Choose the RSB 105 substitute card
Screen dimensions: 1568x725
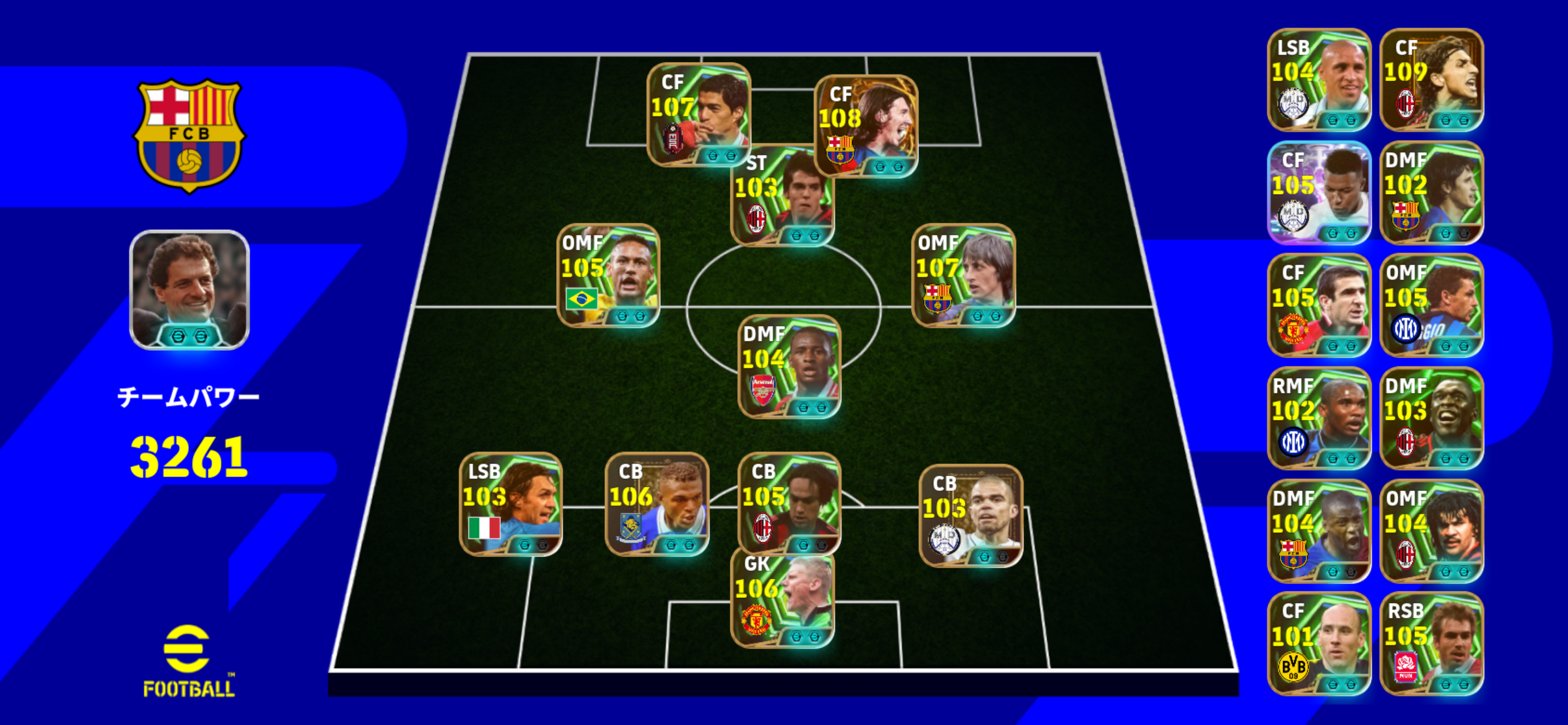(1431, 644)
